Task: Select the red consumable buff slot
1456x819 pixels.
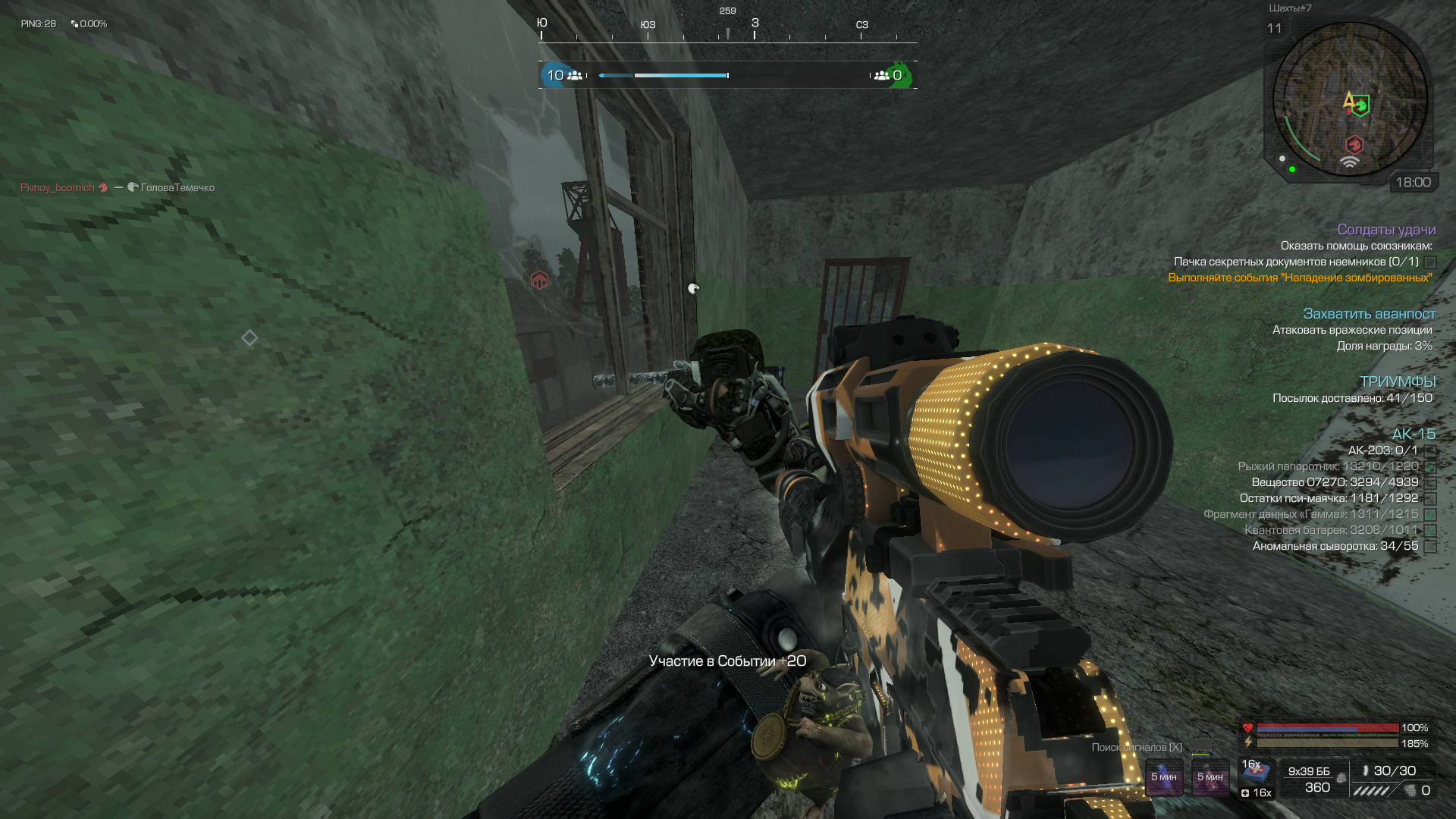Action: coord(1210,777)
